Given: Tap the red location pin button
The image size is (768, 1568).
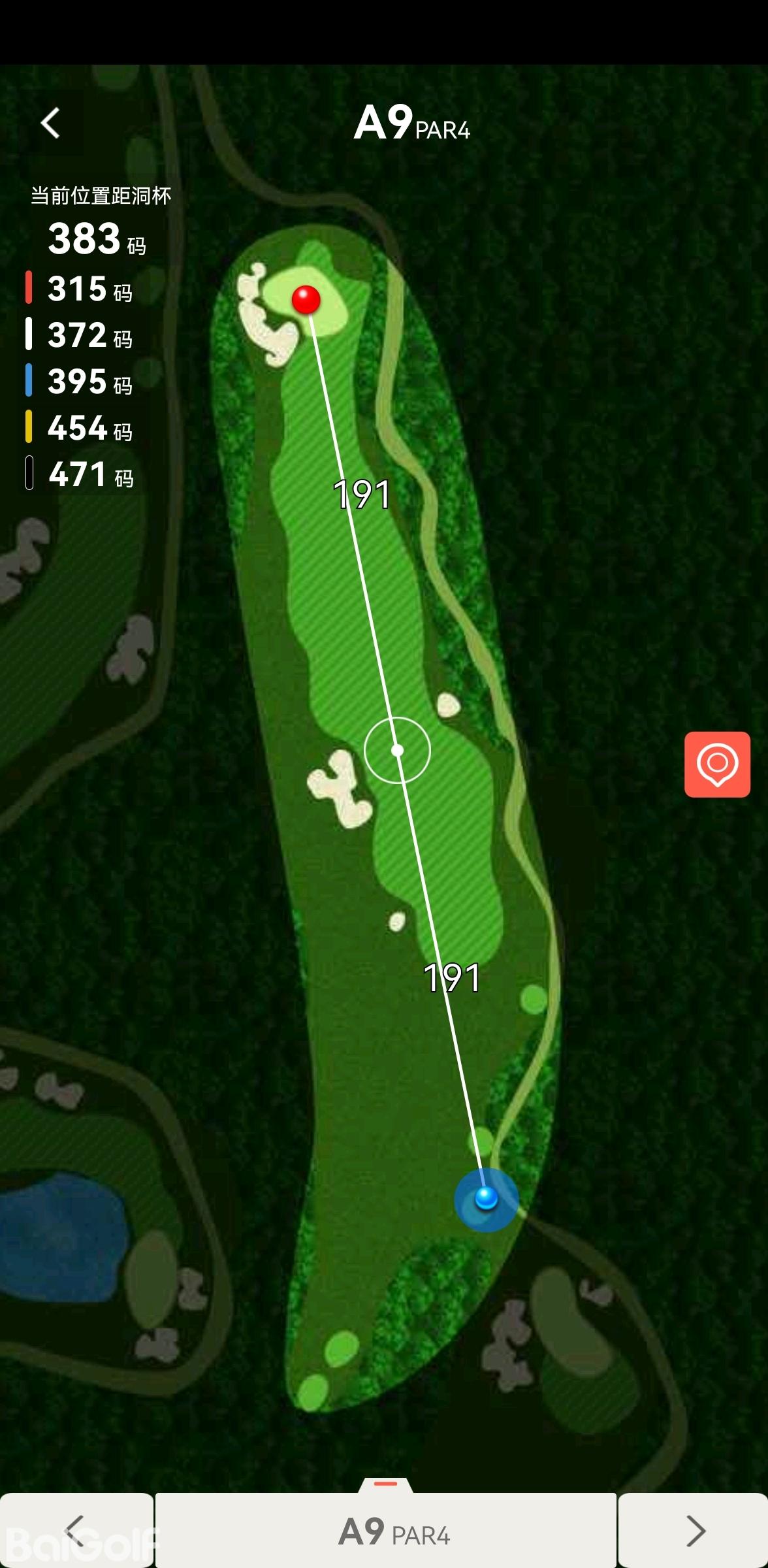Looking at the screenshot, I should (x=717, y=764).
